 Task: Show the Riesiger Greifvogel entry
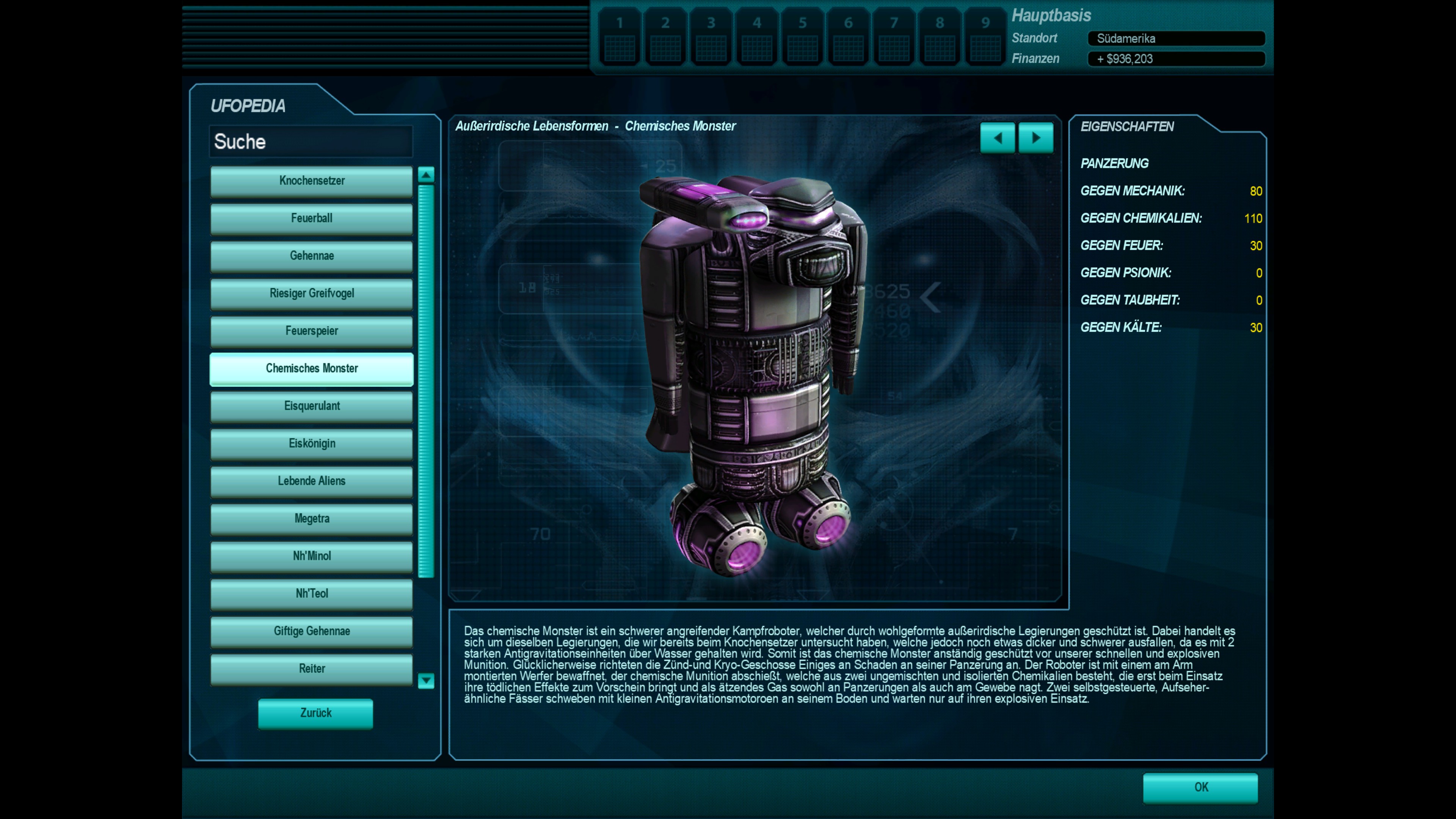tap(311, 293)
